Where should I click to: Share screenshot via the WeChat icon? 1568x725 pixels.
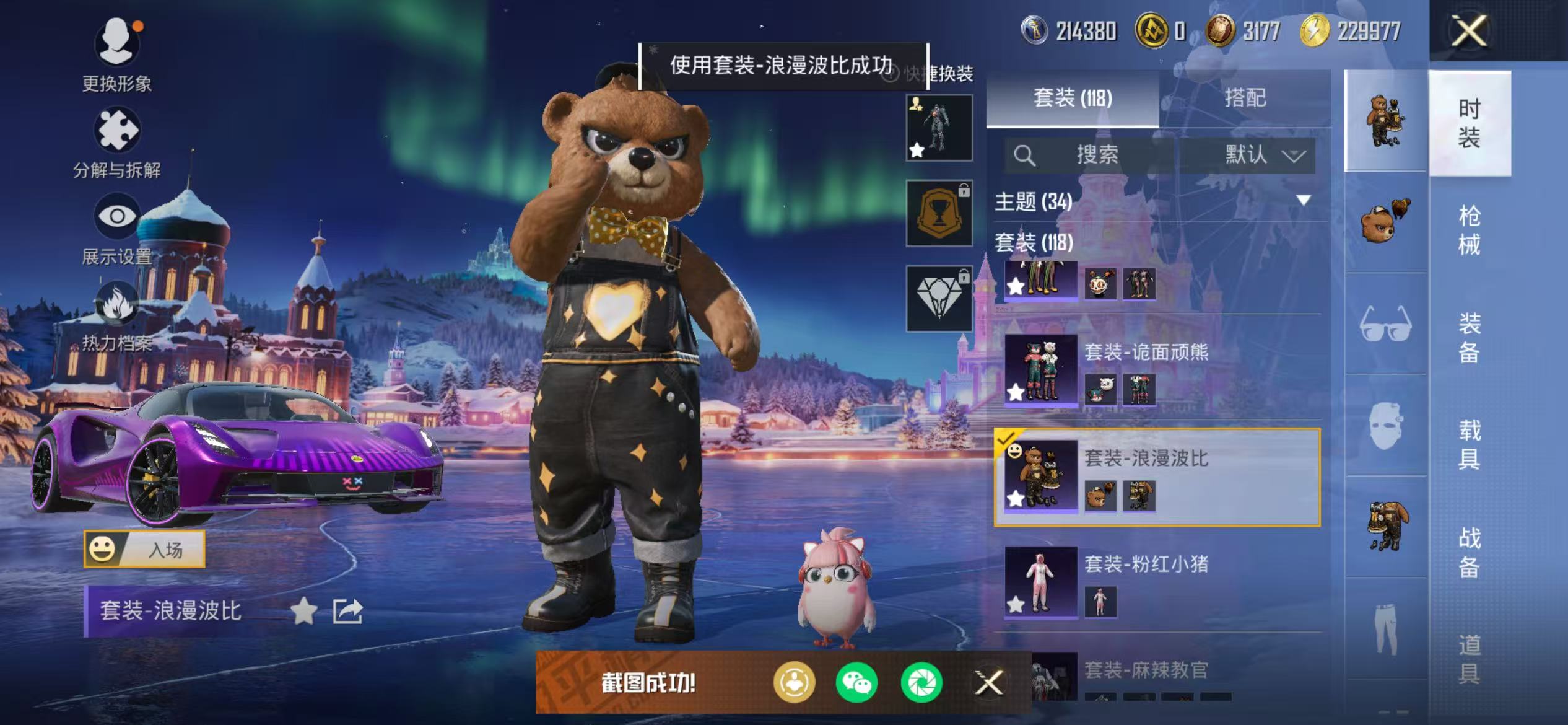[856, 682]
